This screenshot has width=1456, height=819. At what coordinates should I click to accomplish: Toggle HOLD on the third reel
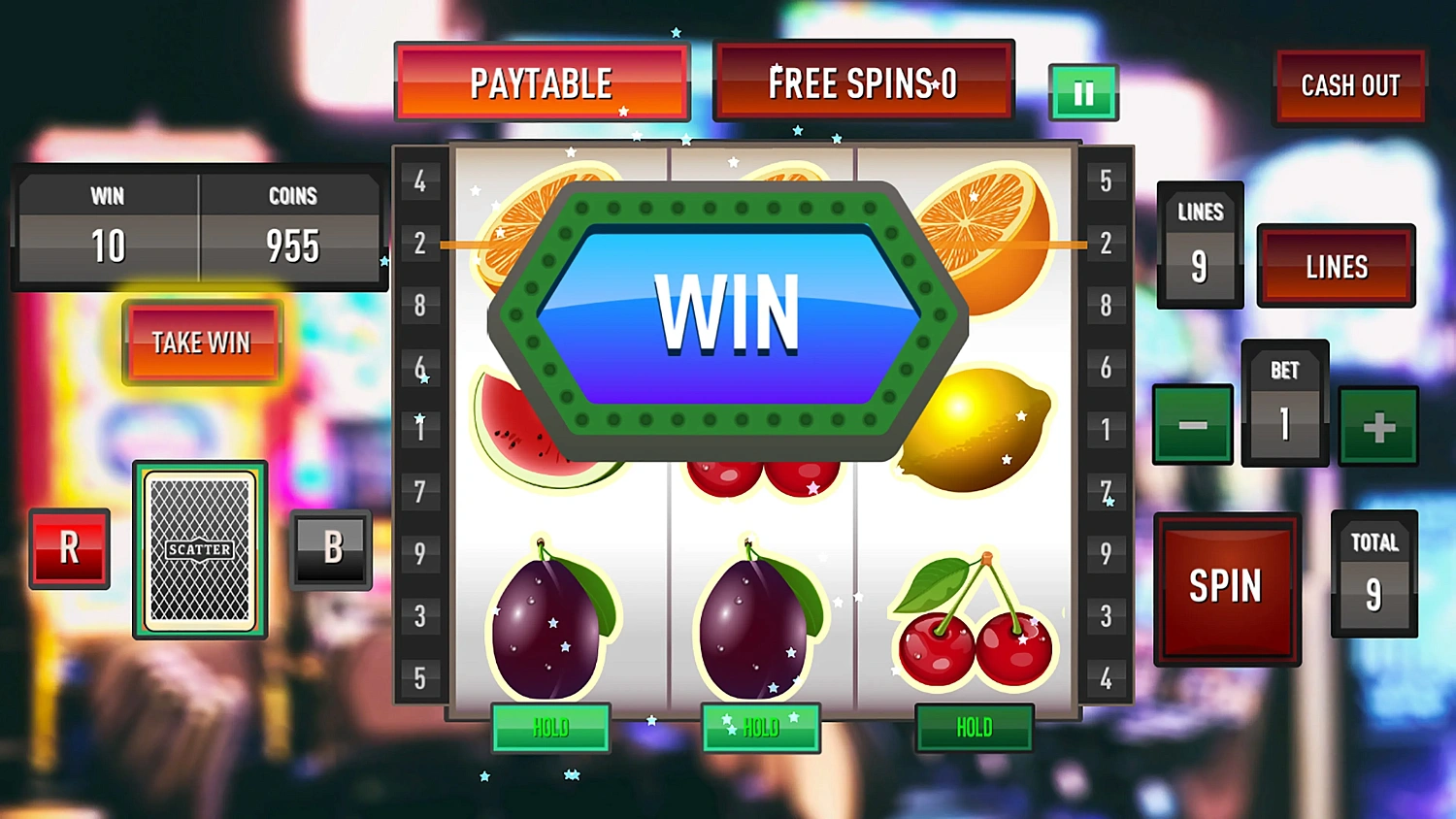(973, 728)
